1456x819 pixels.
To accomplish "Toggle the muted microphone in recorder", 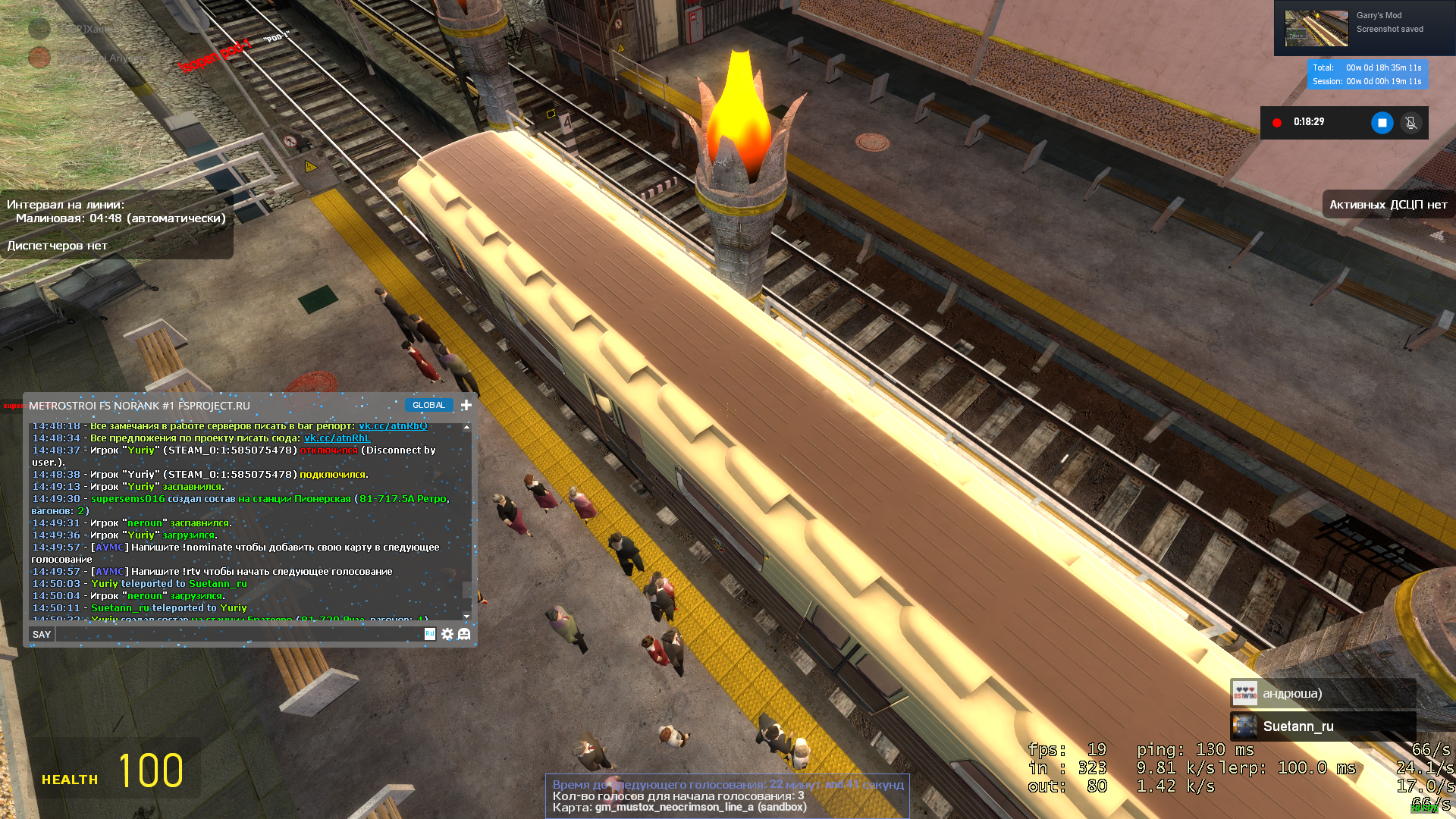I will pyautogui.click(x=1410, y=123).
